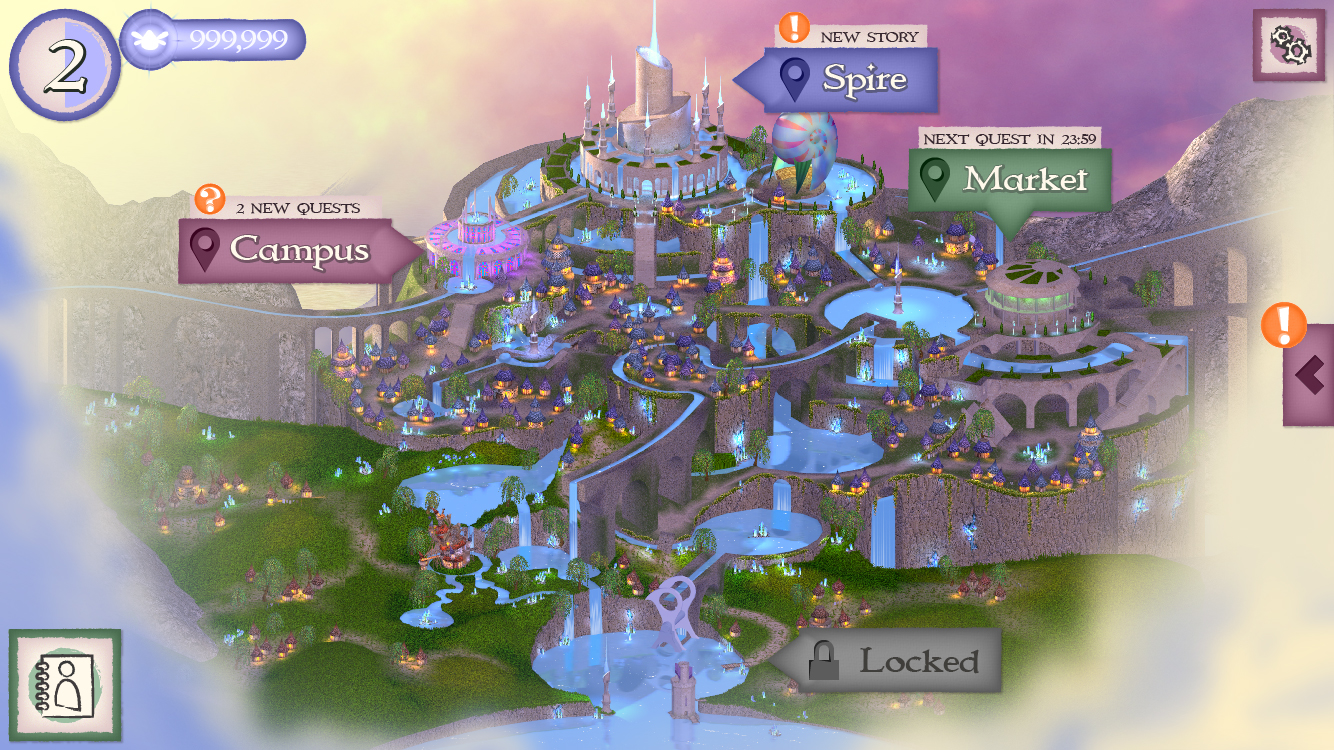Select the Market map marker
Screen dimensions: 1334x750
click(1011, 180)
